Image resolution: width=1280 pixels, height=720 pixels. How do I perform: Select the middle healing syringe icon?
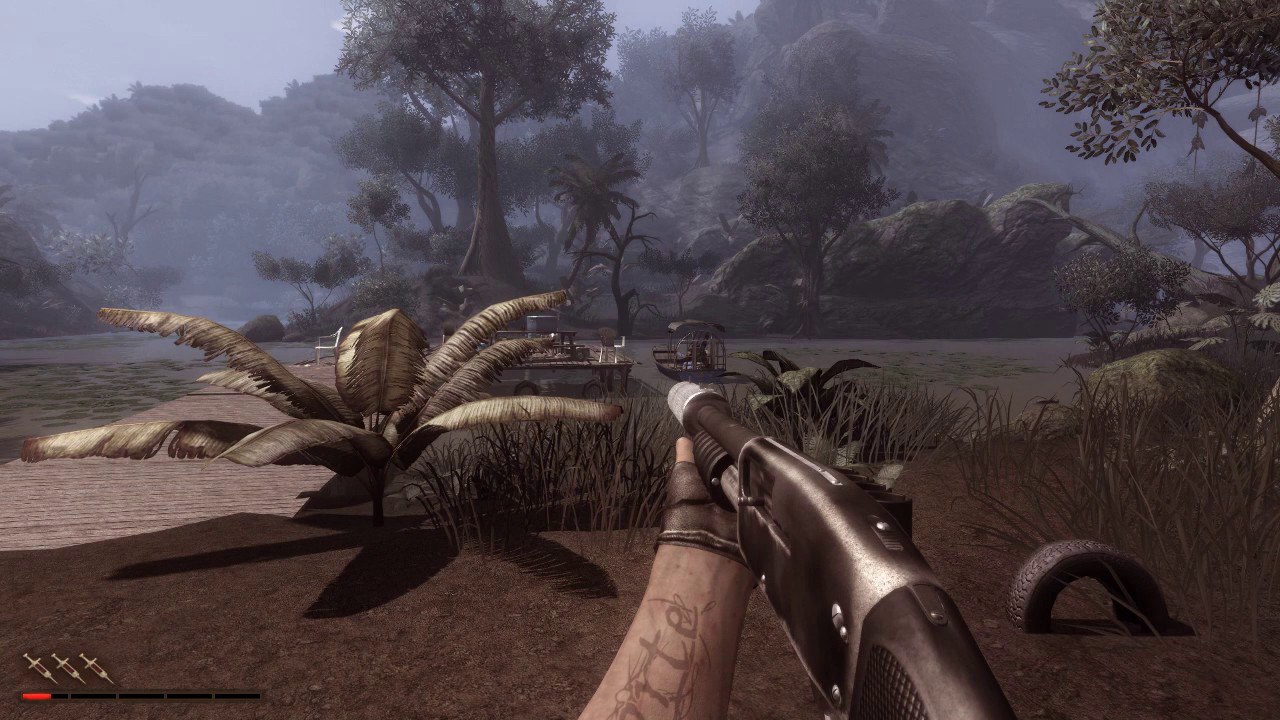click(x=69, y=668)
